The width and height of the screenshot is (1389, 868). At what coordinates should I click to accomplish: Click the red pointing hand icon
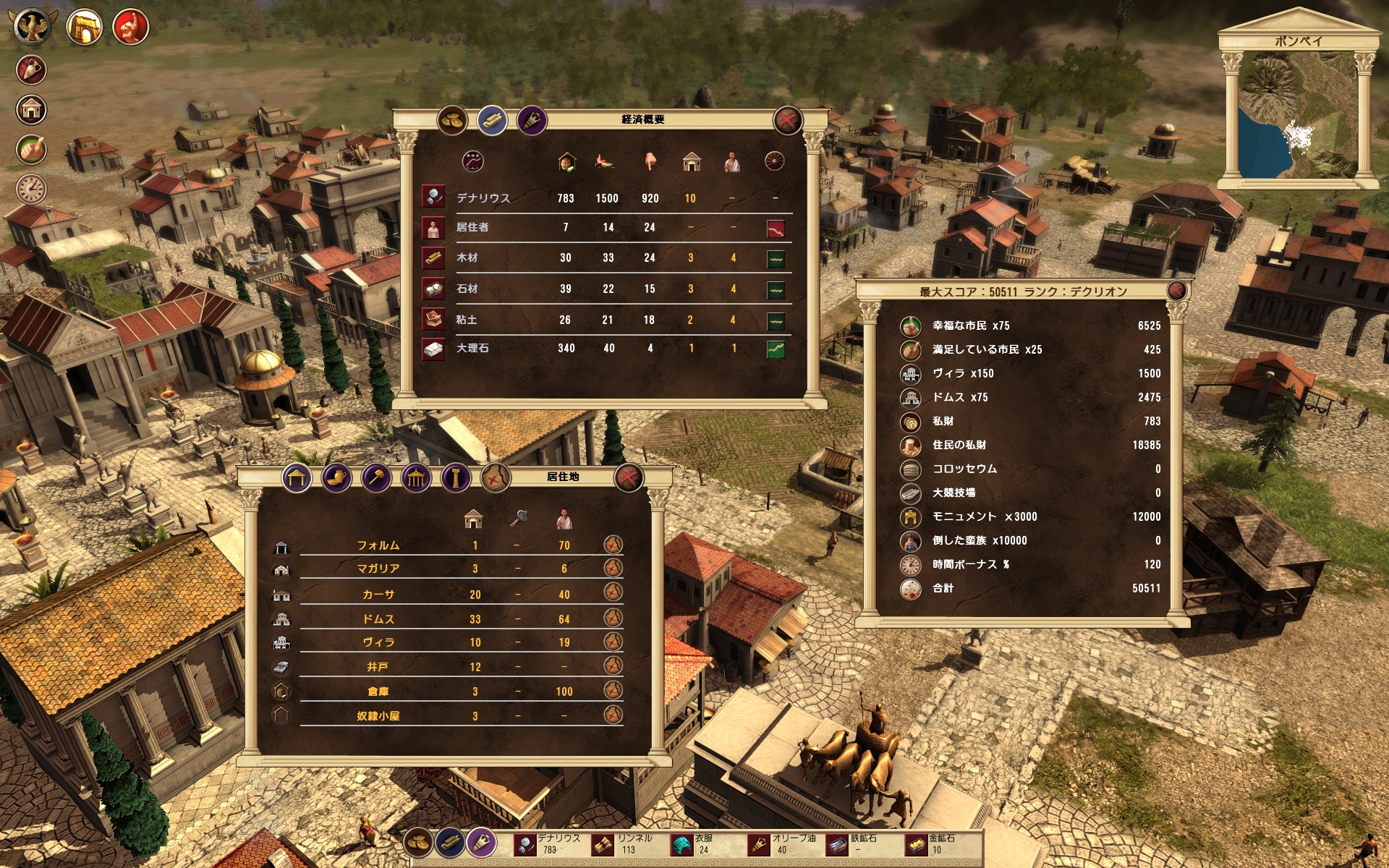point(131,27)
